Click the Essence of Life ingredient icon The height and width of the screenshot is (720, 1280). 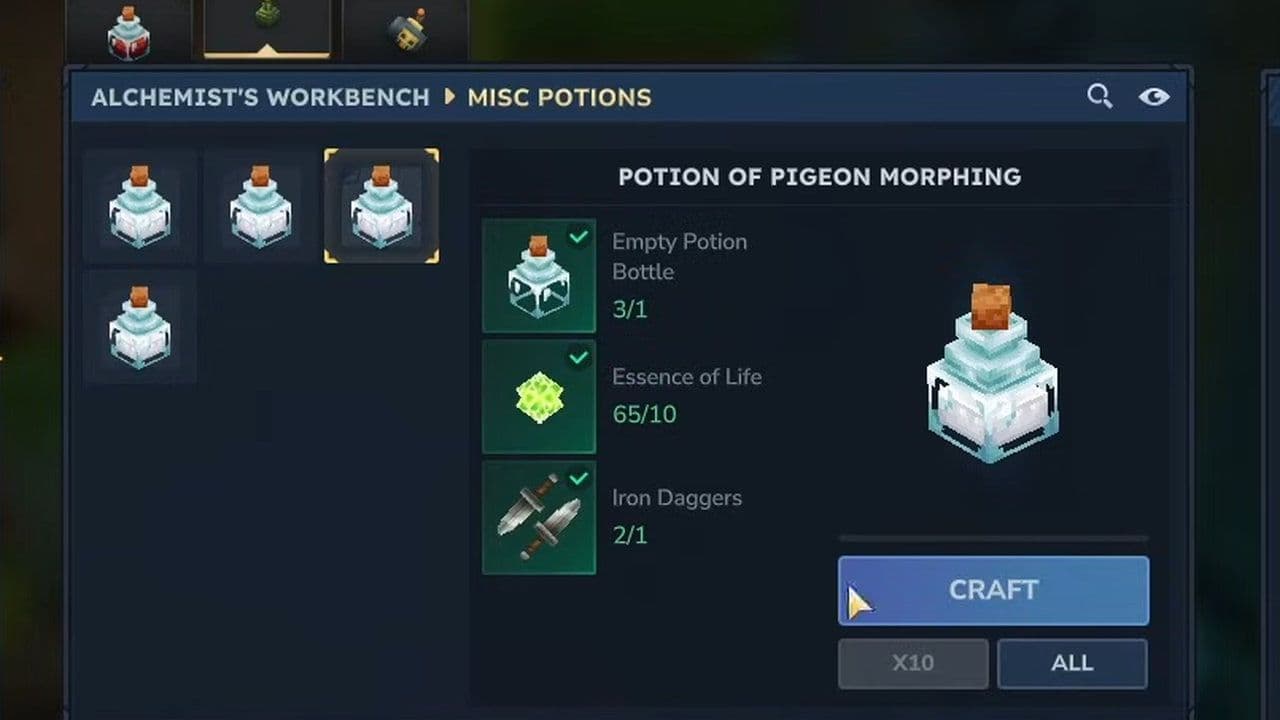(x=539, y=397)
